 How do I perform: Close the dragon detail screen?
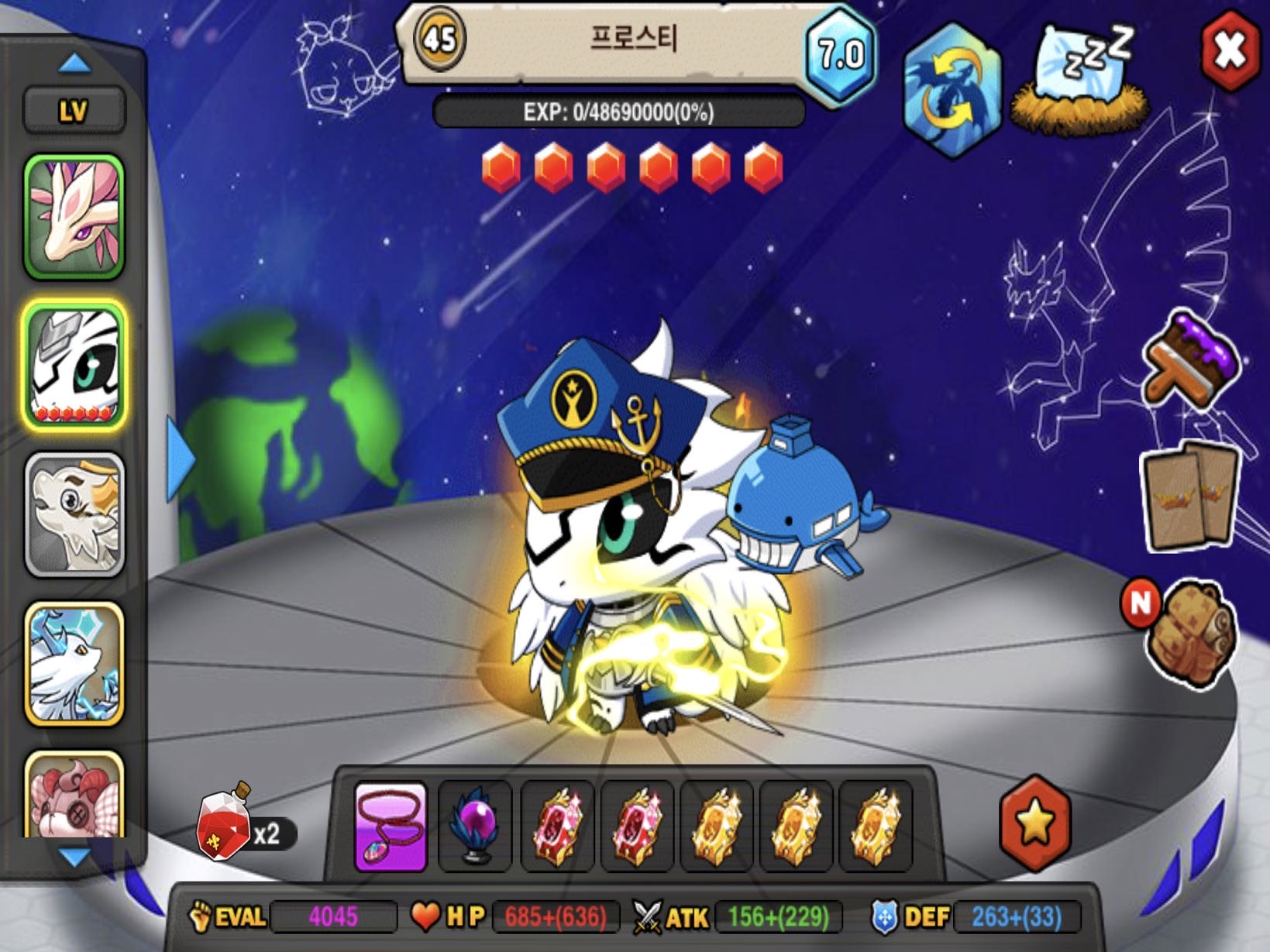(x=1230, y=50)
